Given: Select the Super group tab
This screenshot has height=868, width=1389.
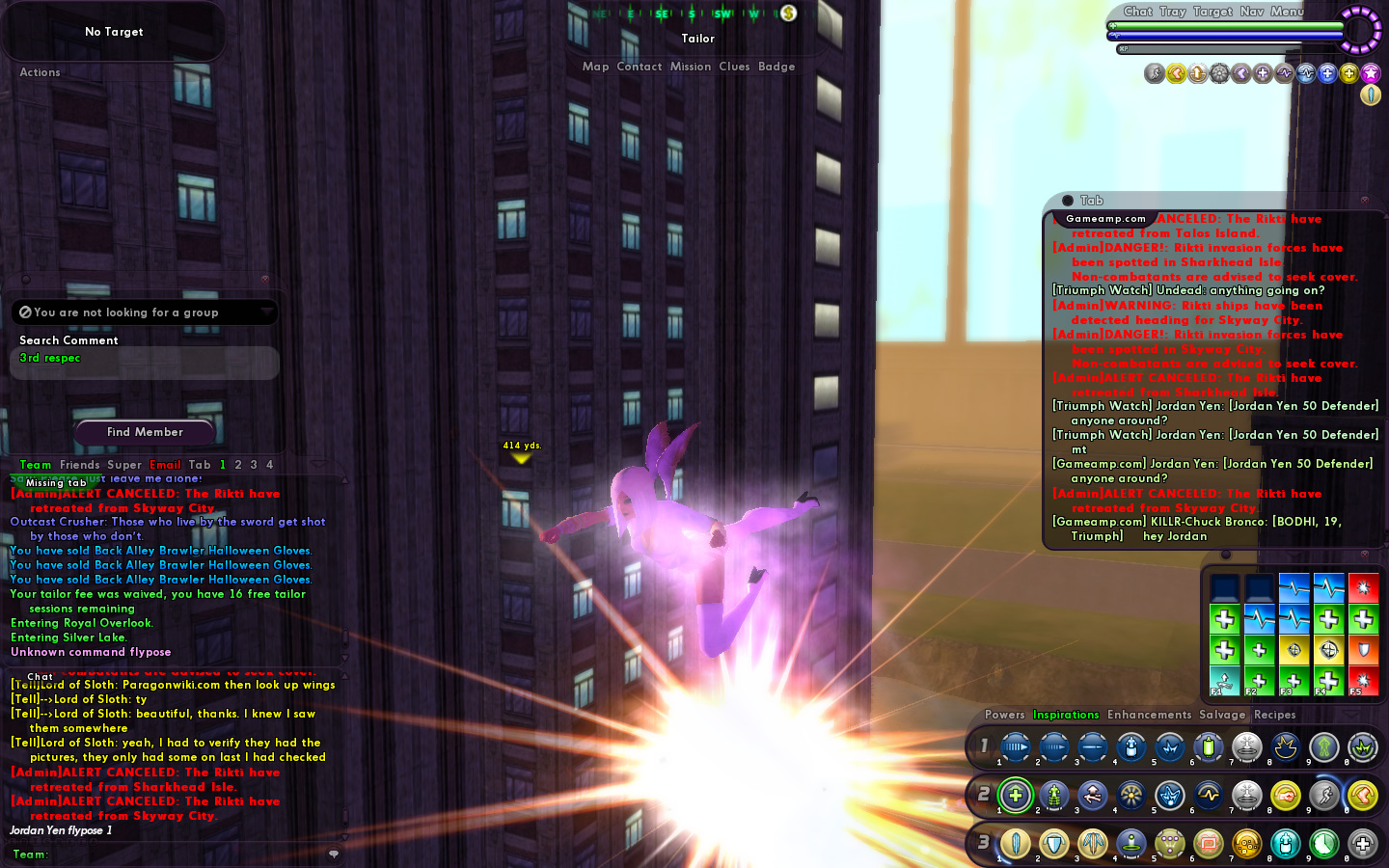Looking at the screenshot, I should tap(124, 465).
